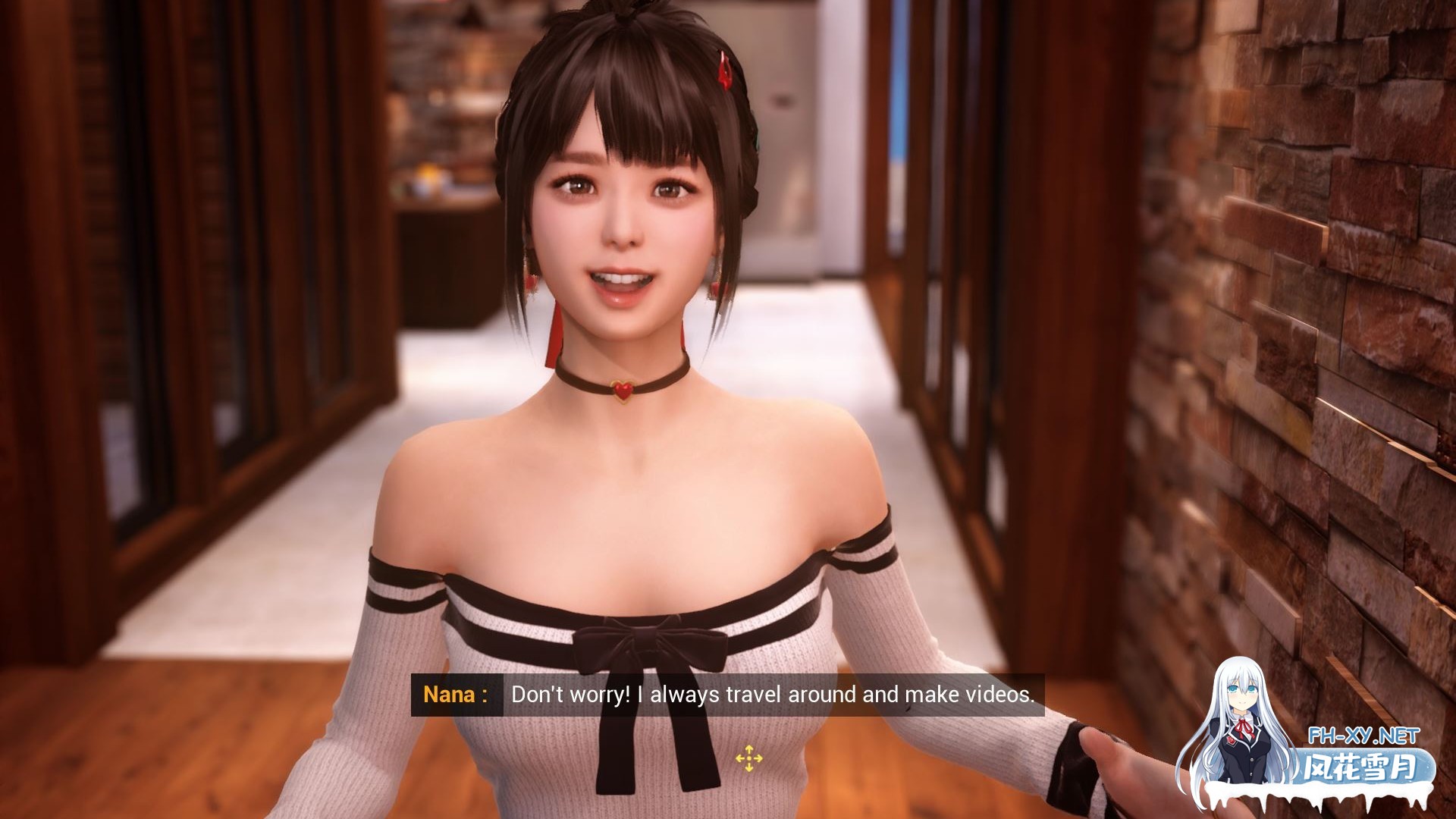Click the dialogue text about making videos

[775, 694]
